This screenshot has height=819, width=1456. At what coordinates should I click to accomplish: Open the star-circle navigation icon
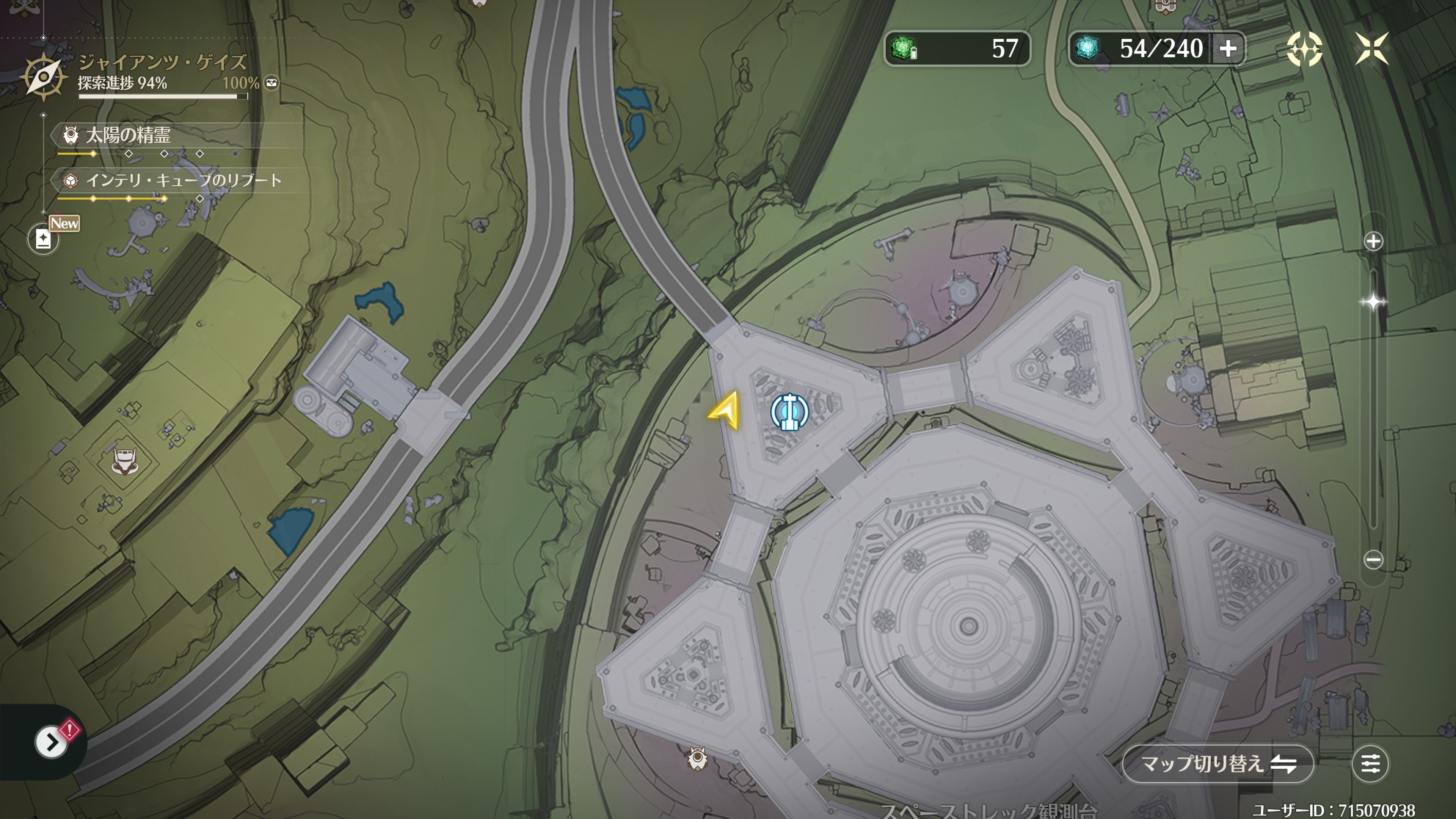point(1304,49)
